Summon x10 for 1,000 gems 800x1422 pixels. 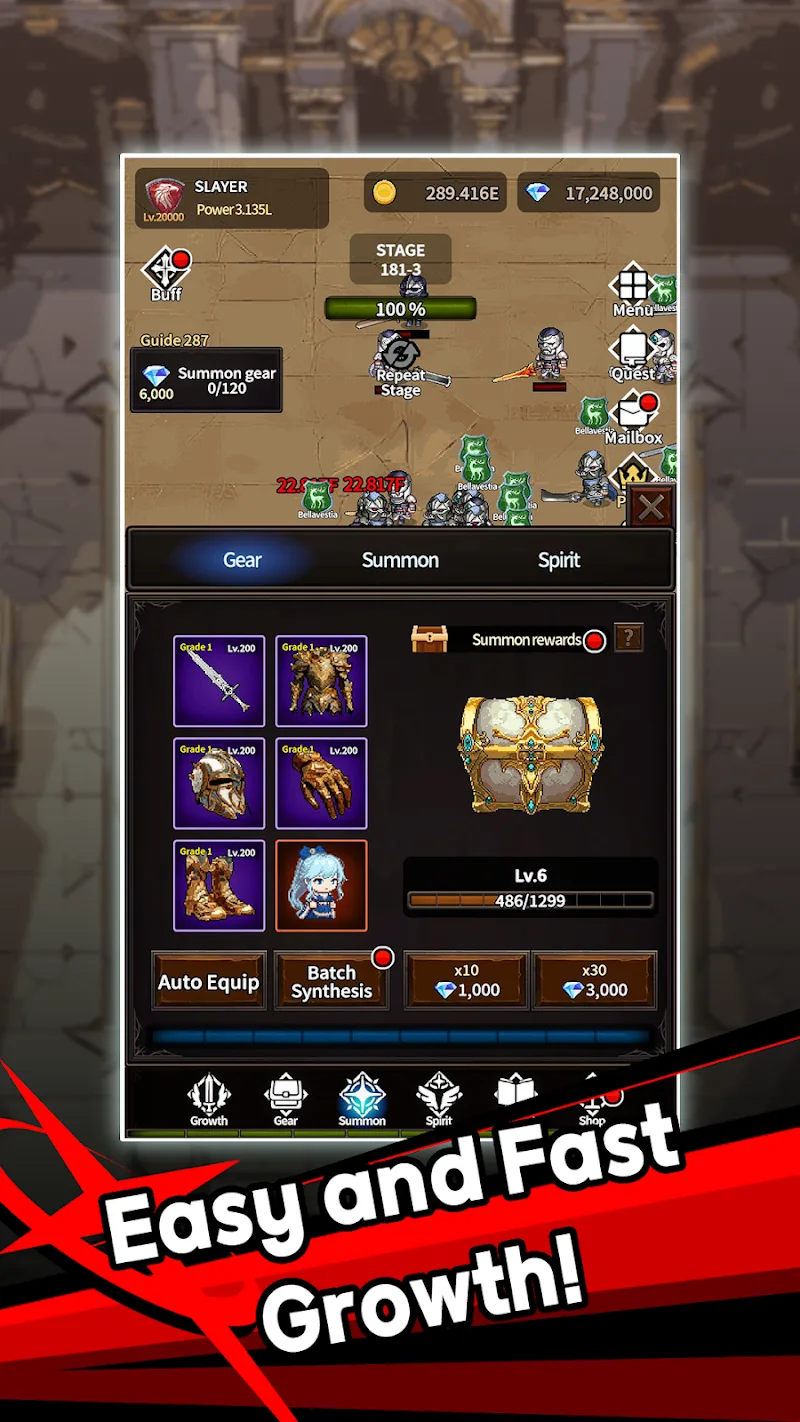coord(466,981)
